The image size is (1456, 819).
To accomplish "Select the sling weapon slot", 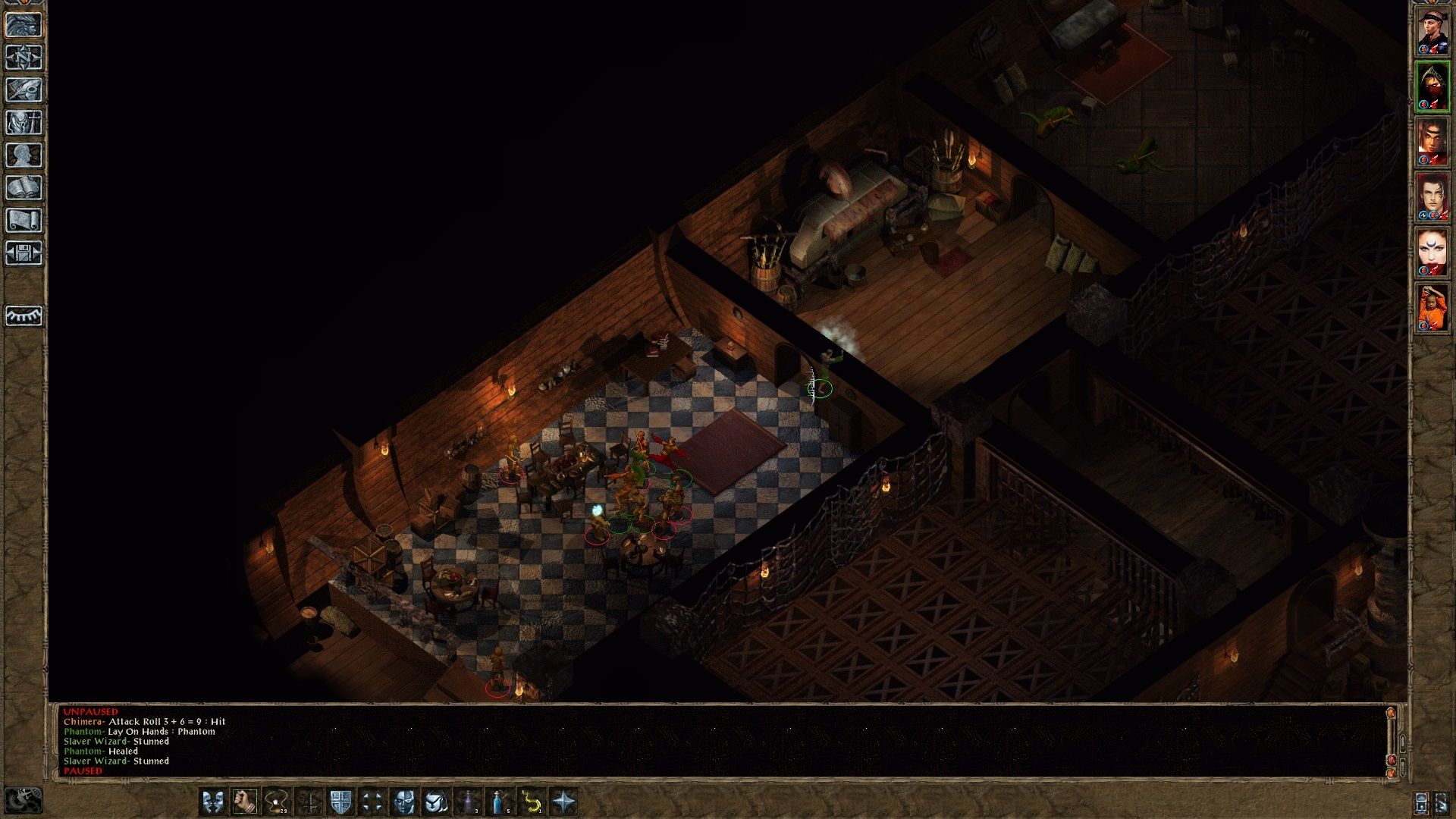I will (277, 802).
